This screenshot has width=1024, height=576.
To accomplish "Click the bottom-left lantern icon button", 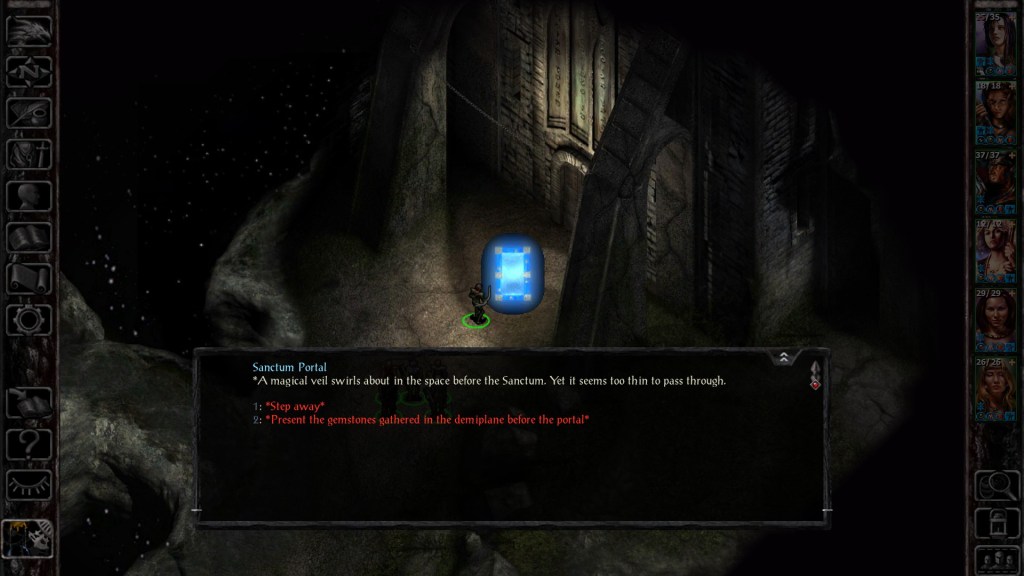I will (x=27, y=540).
